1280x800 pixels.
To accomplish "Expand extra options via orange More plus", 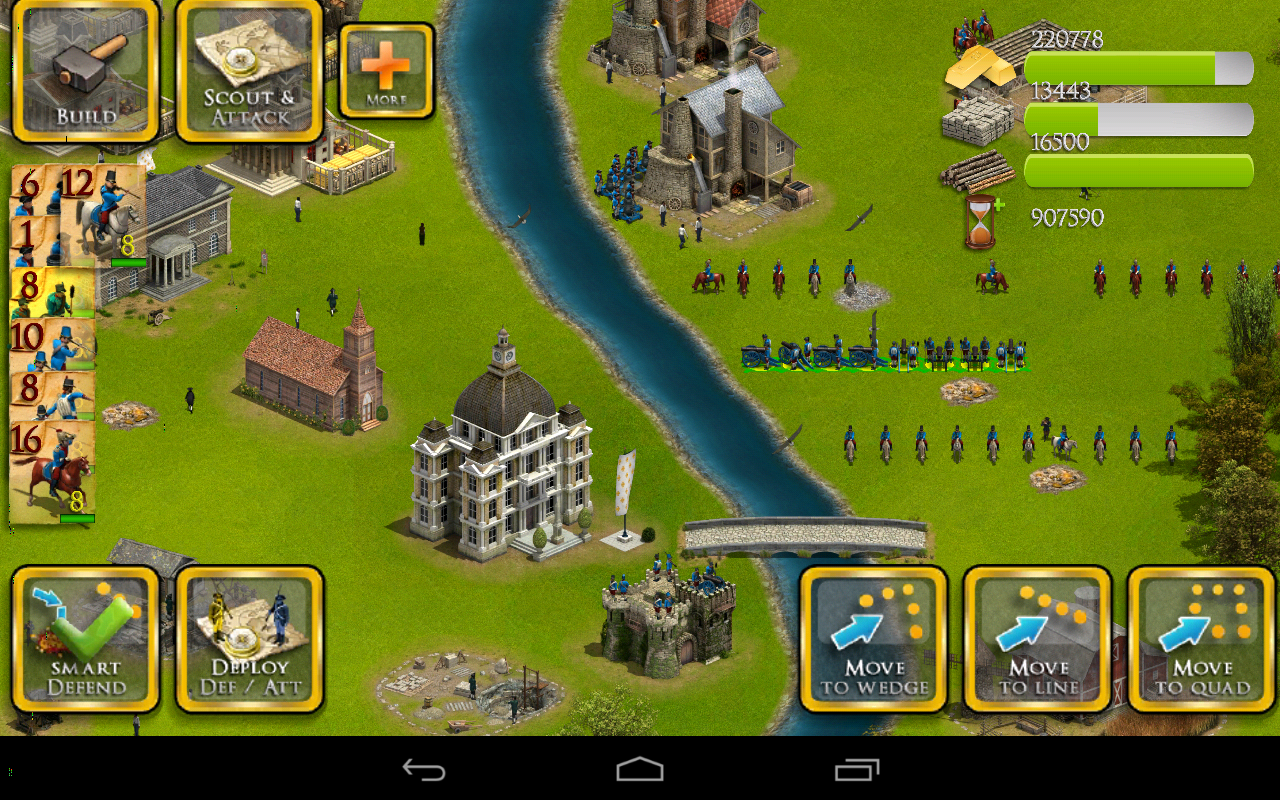I will coord(384,68).
